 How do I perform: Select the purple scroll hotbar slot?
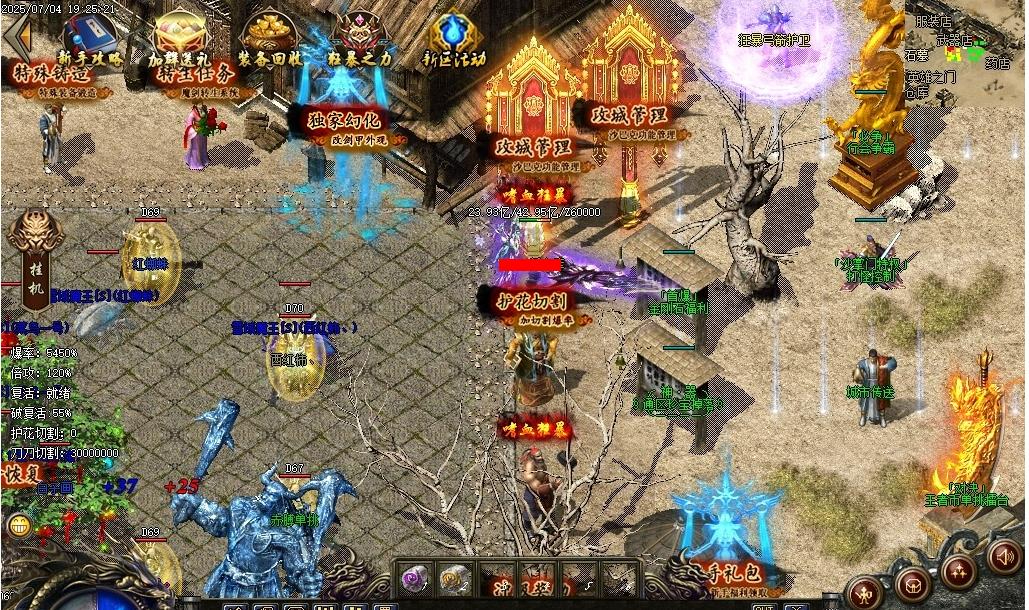(x=414, y=577)
